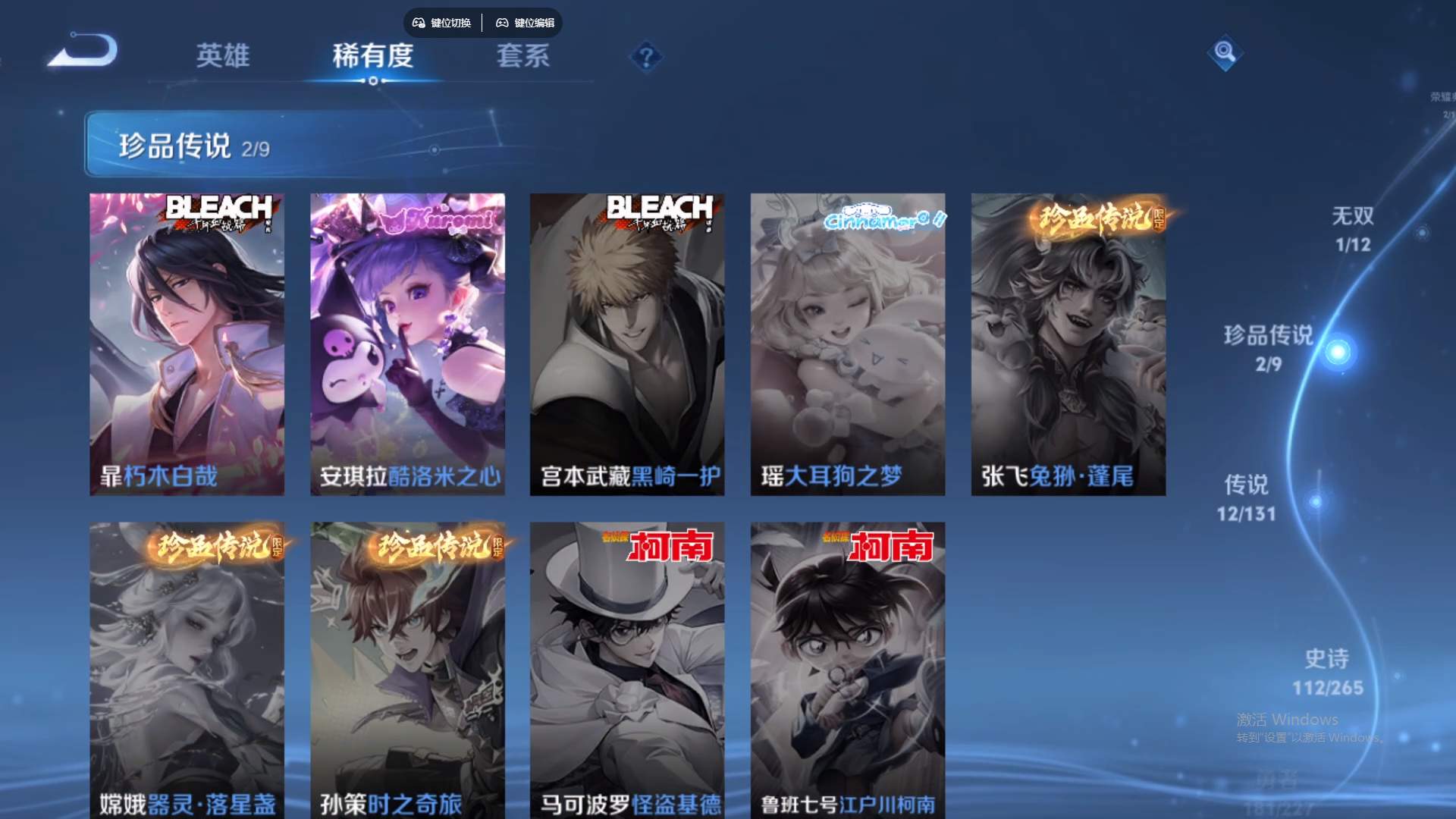Image resolution: width=1456 pixels, height=819 pixels.
Task: Switch to the 套系 tab
Action: [x=522, y=56]
